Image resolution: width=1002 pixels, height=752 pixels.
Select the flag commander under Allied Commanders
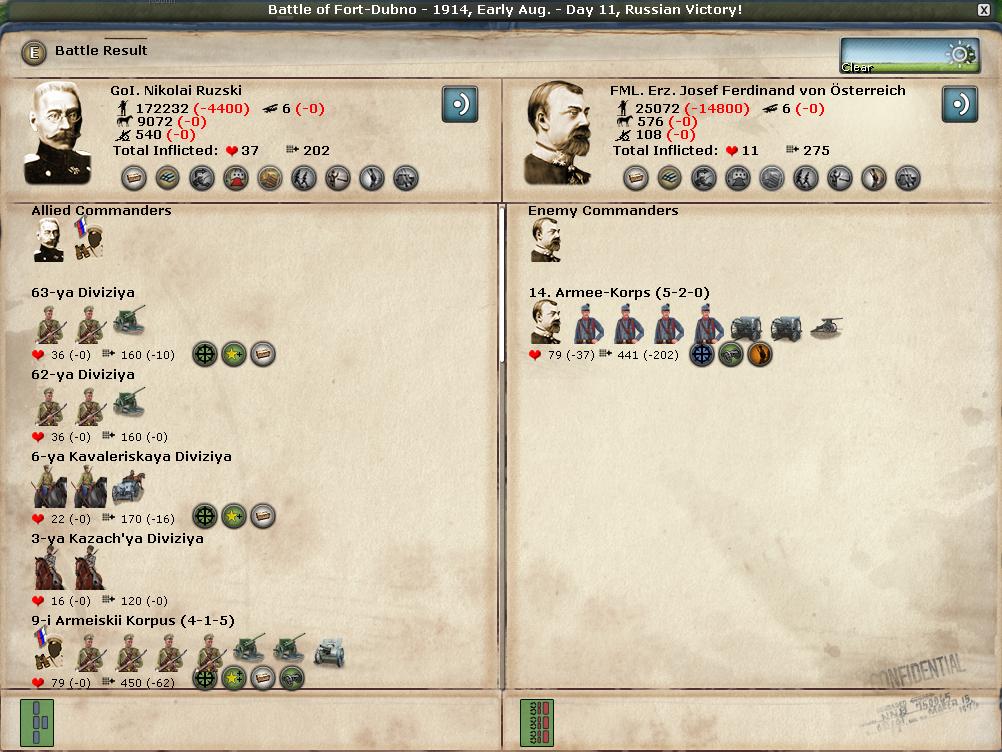click(x=89, y=241)
